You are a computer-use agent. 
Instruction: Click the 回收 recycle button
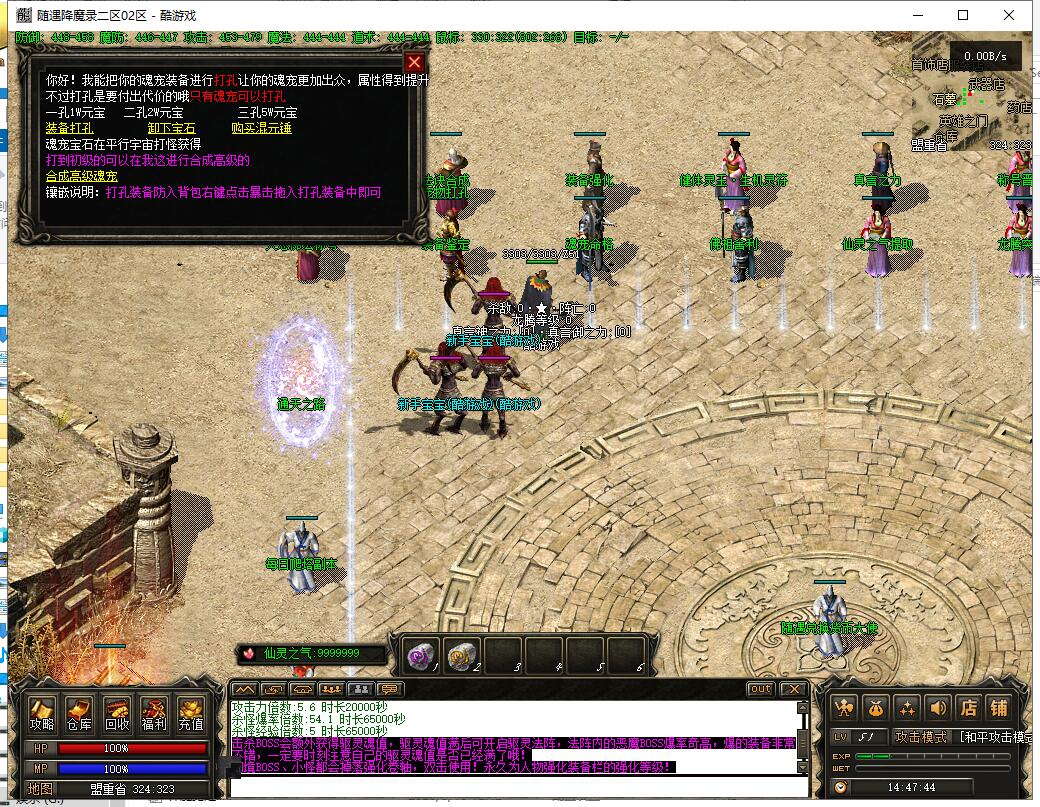point(116,714)
